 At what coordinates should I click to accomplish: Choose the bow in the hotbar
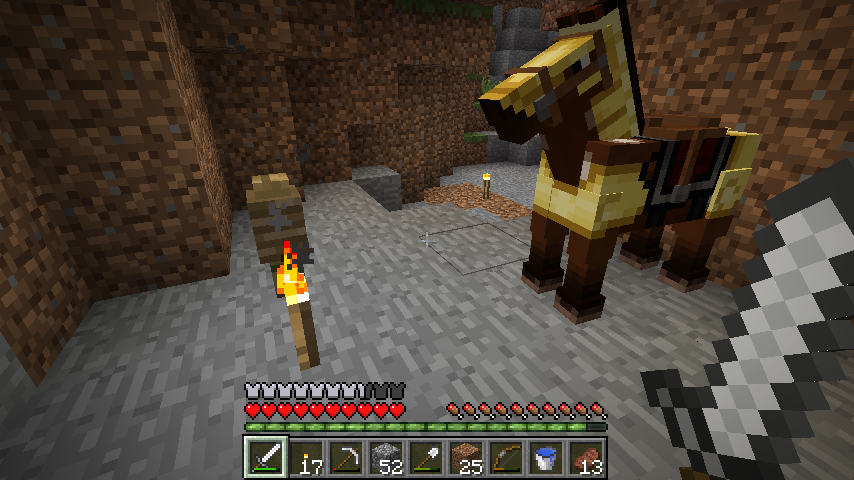pos(506,458)
